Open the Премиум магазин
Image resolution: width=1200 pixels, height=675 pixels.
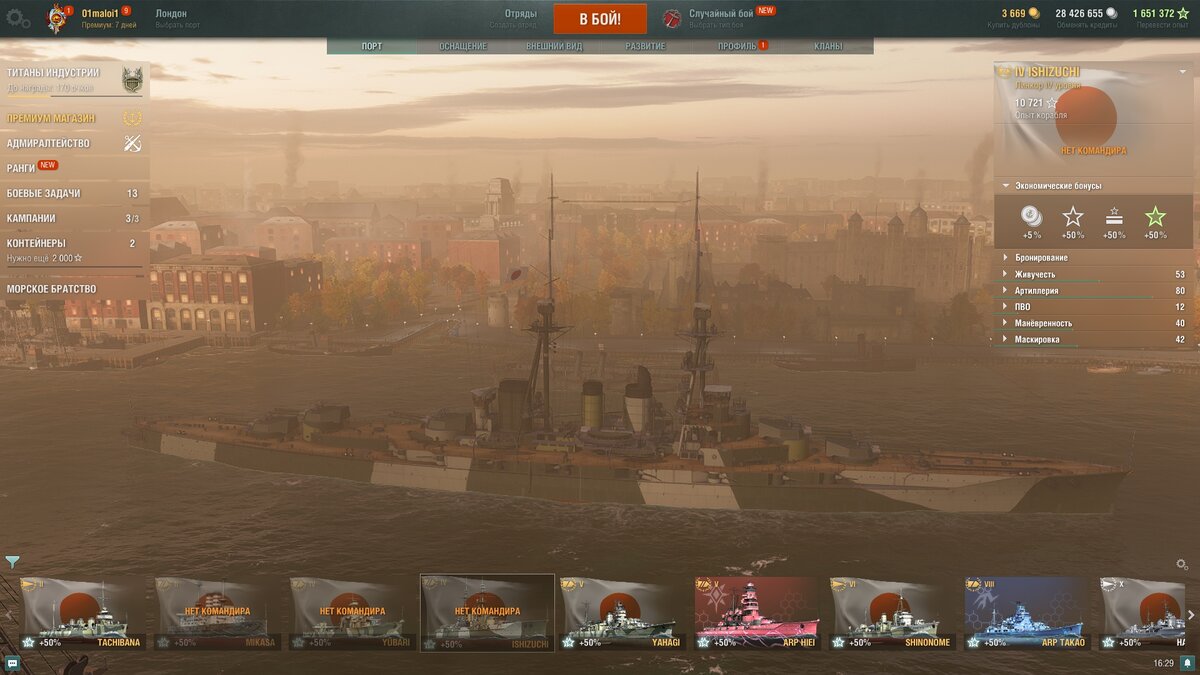coord(52,118)
